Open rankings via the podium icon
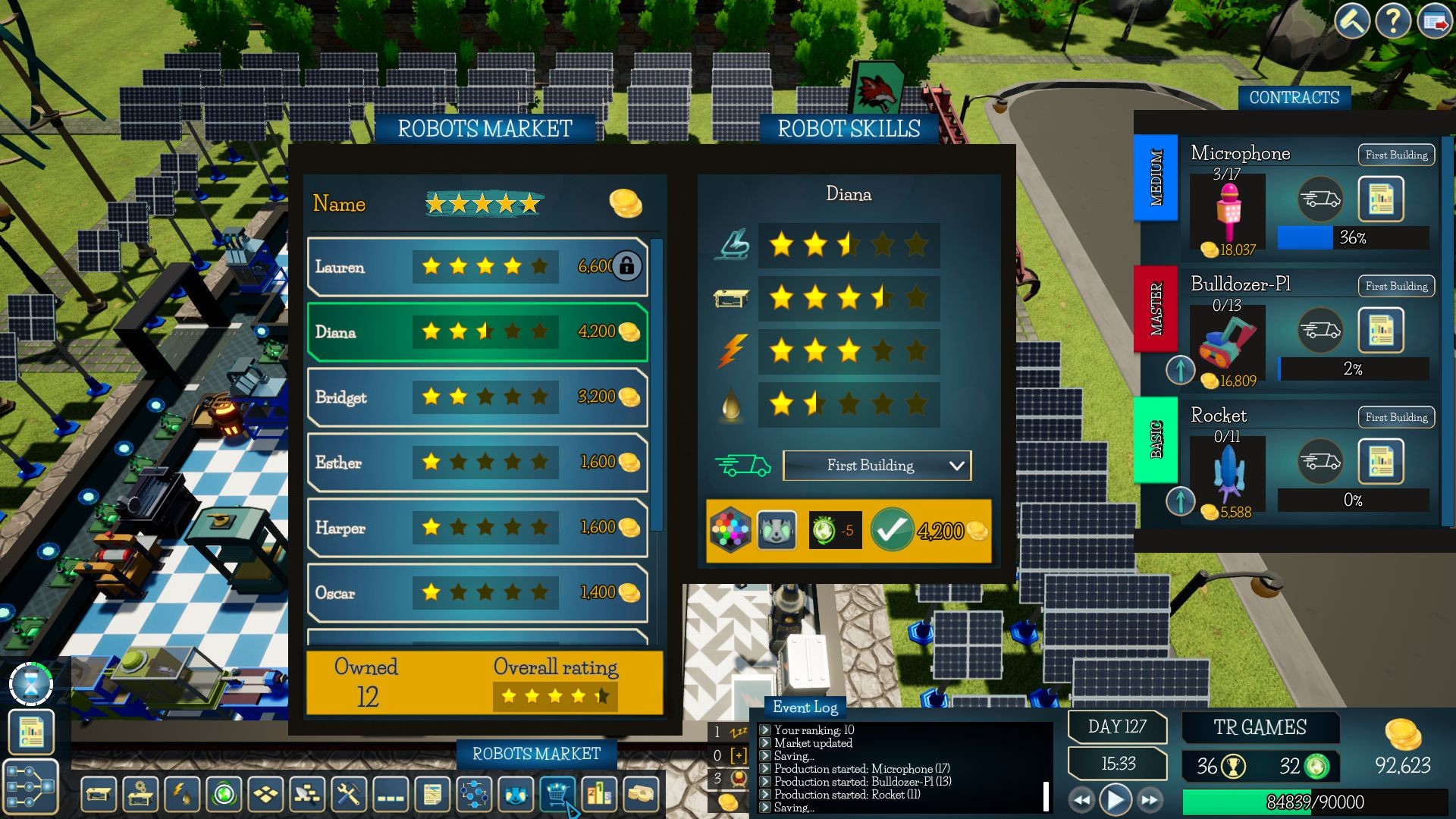The image size is (1456, 819). point(599,795)
